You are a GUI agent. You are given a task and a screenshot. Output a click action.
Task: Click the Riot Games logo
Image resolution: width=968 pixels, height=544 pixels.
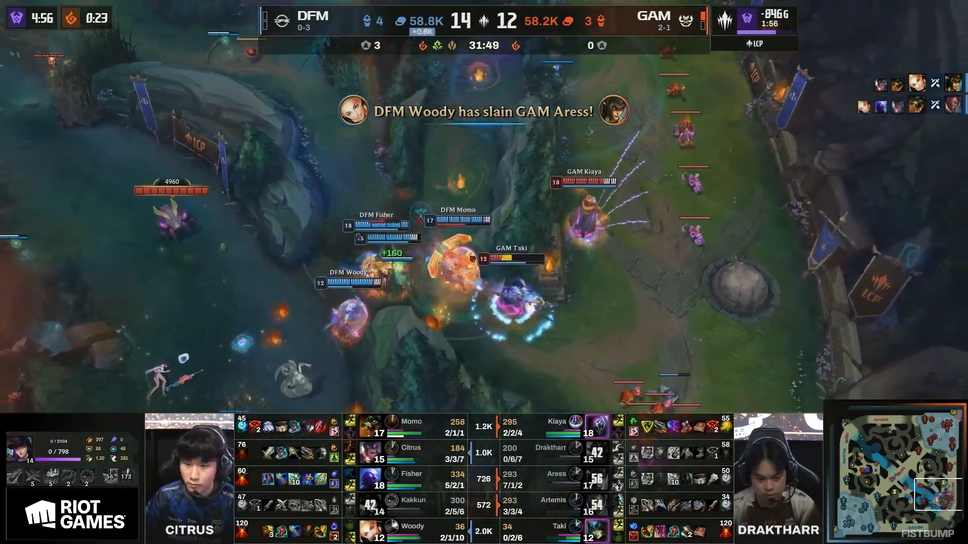[x=75, y=514]
